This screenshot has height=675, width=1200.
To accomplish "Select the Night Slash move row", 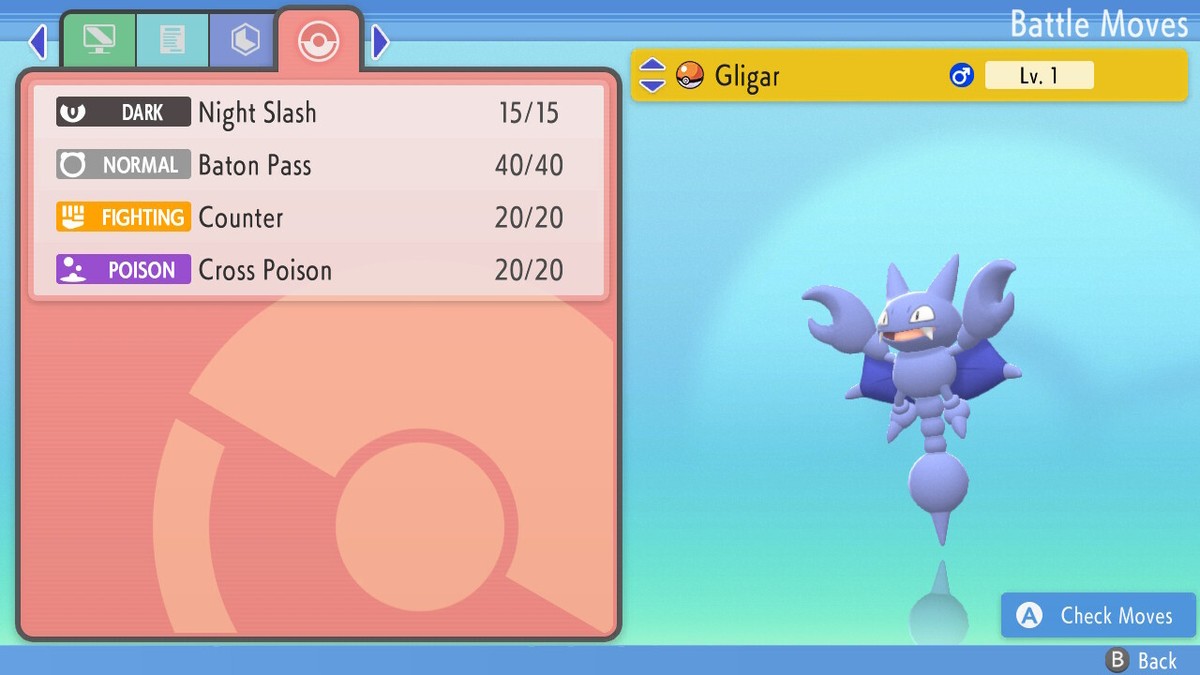I will pyautogui.click(x=318, y=112).
